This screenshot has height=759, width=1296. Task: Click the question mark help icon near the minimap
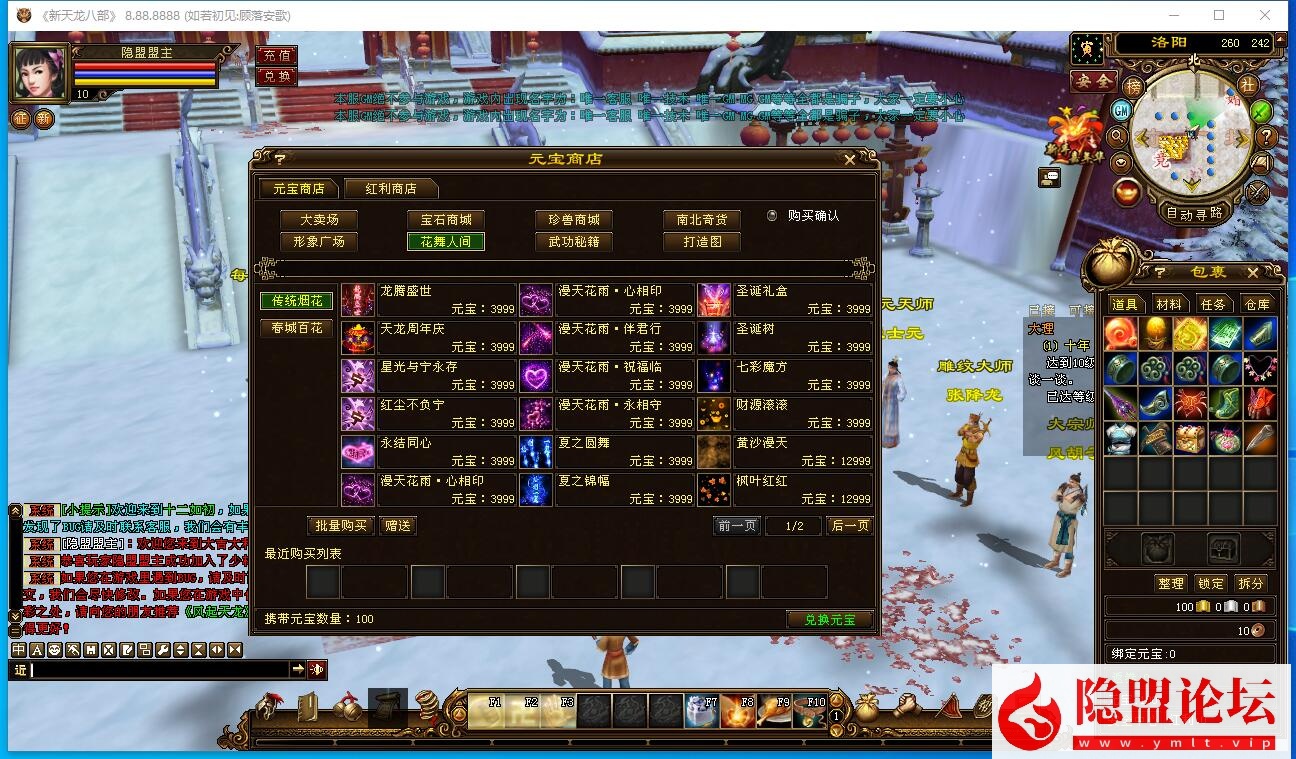point(1267,137)
